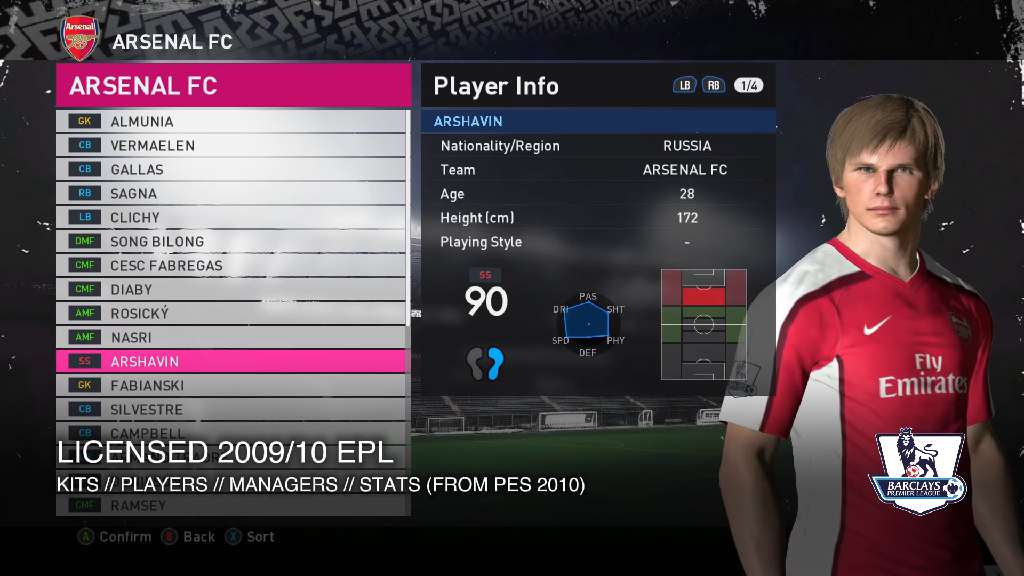Choose VERMAELEN in the player list
Screen dimensions: 1024x576
[232, 145]
